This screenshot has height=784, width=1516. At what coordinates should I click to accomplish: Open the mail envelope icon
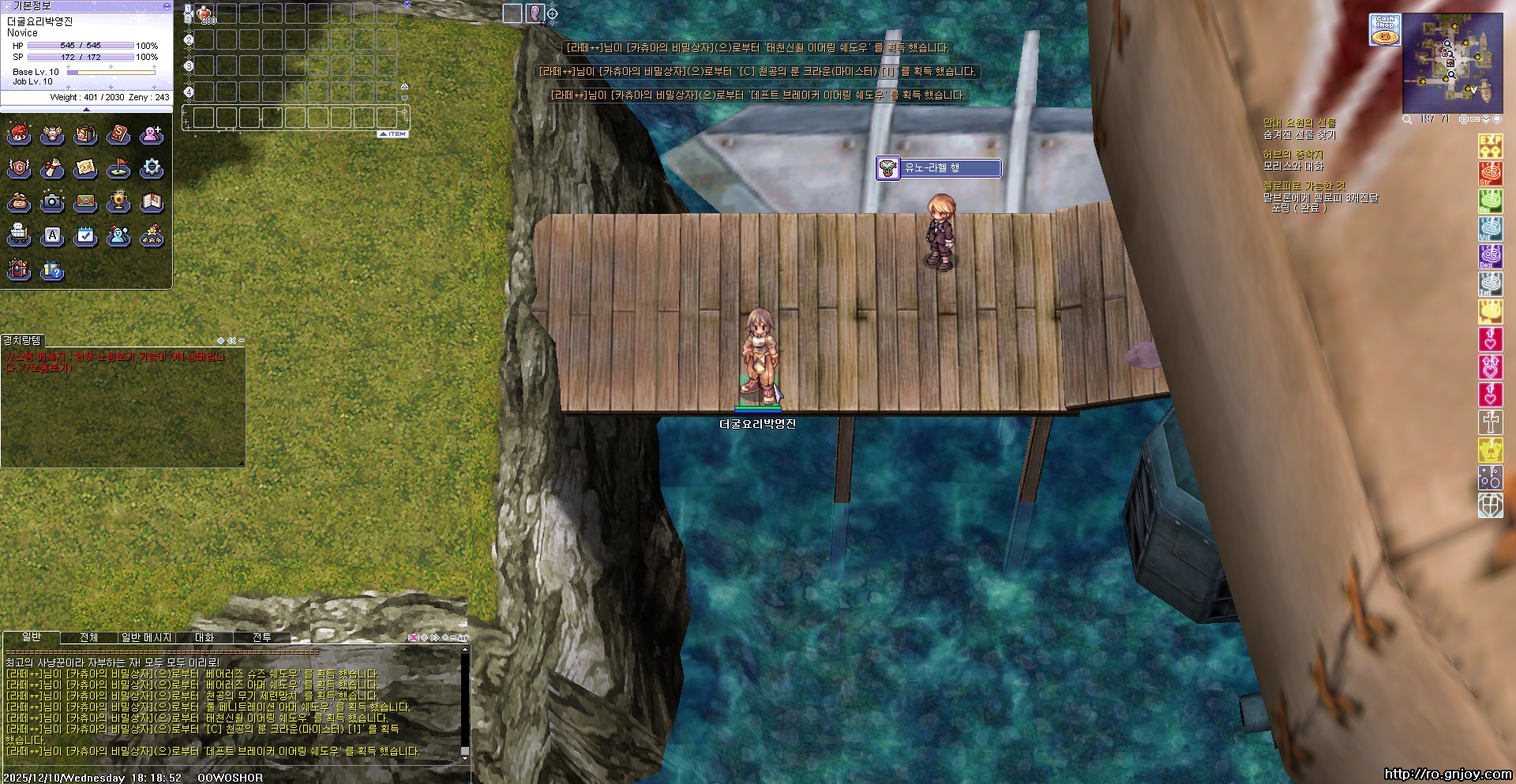(x=85, y=202)
